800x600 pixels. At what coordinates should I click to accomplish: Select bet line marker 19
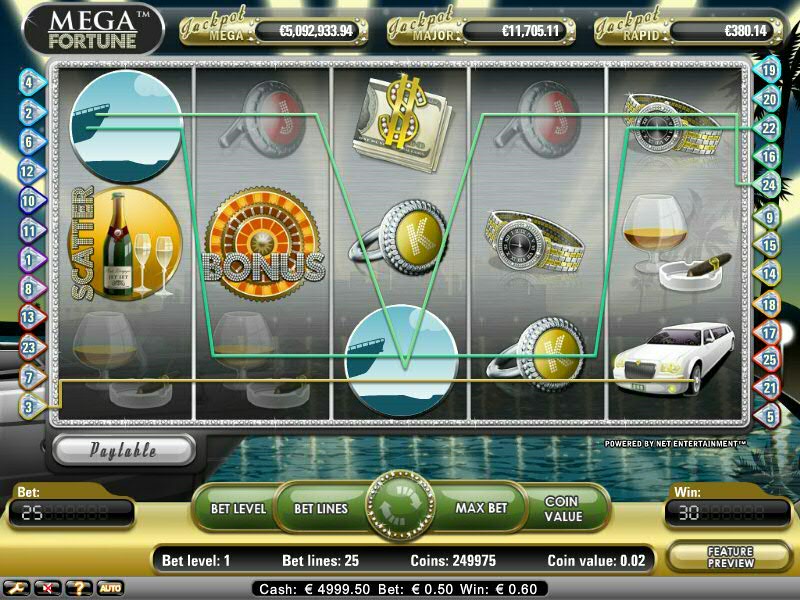[x=770, y=70]
